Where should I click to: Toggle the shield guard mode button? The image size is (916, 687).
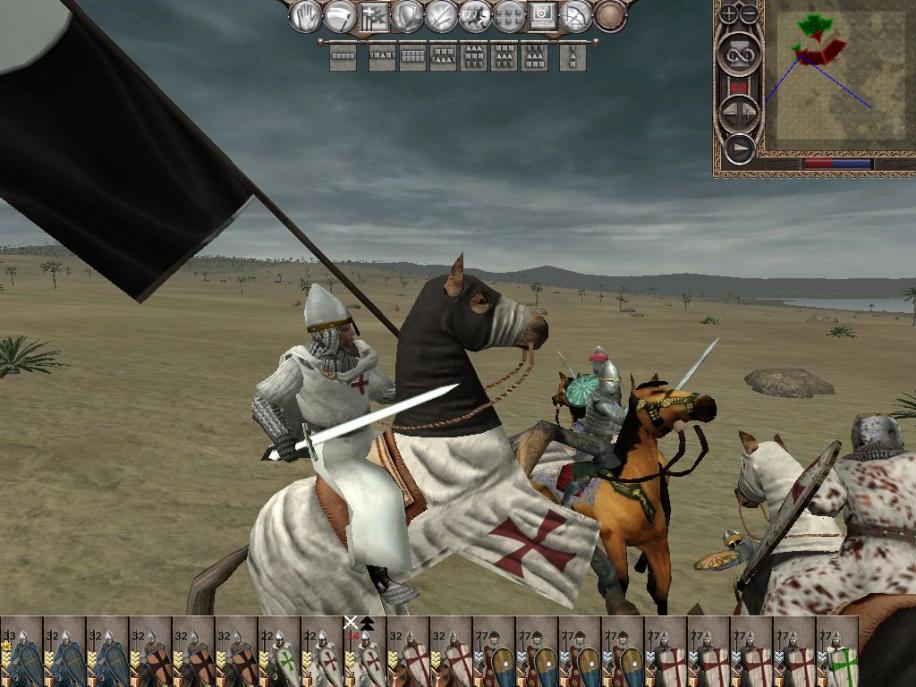coord(407,16)
